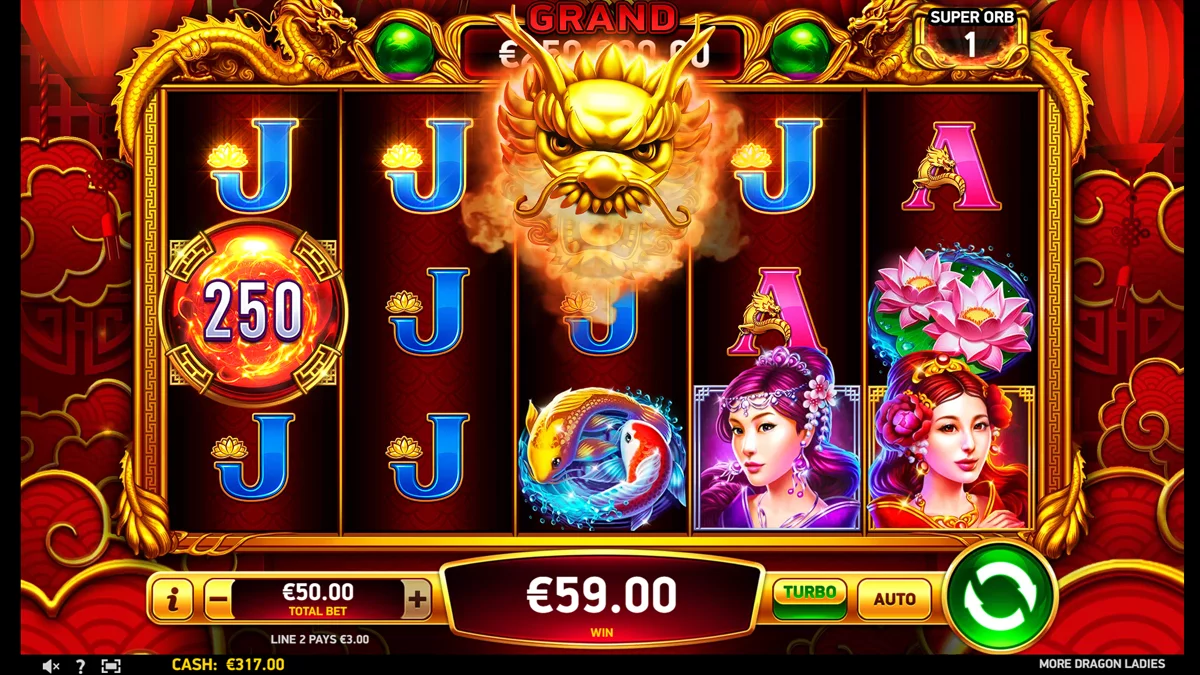Switch to fullscreen mode

111,665
